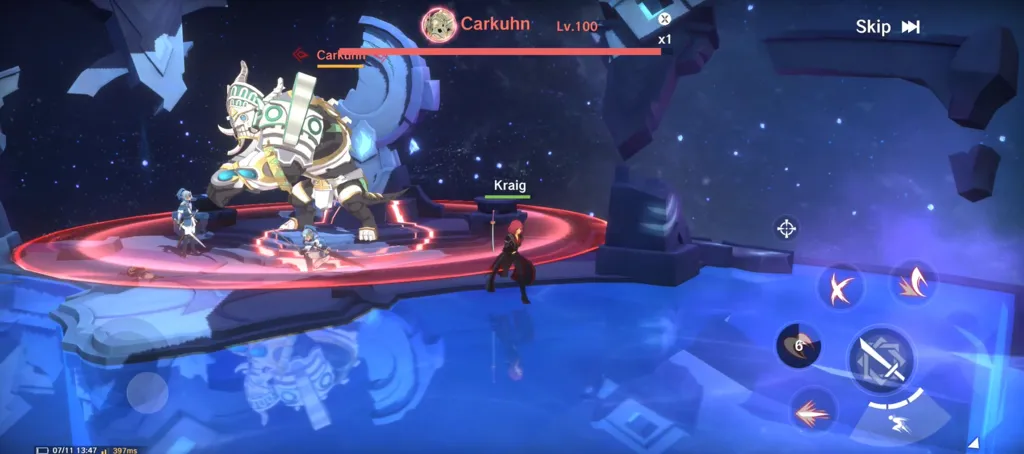This screenshot has height=454, width=1024.
Task: Trigger the forward dash-strike skill
Action: (x=812, y=409)
